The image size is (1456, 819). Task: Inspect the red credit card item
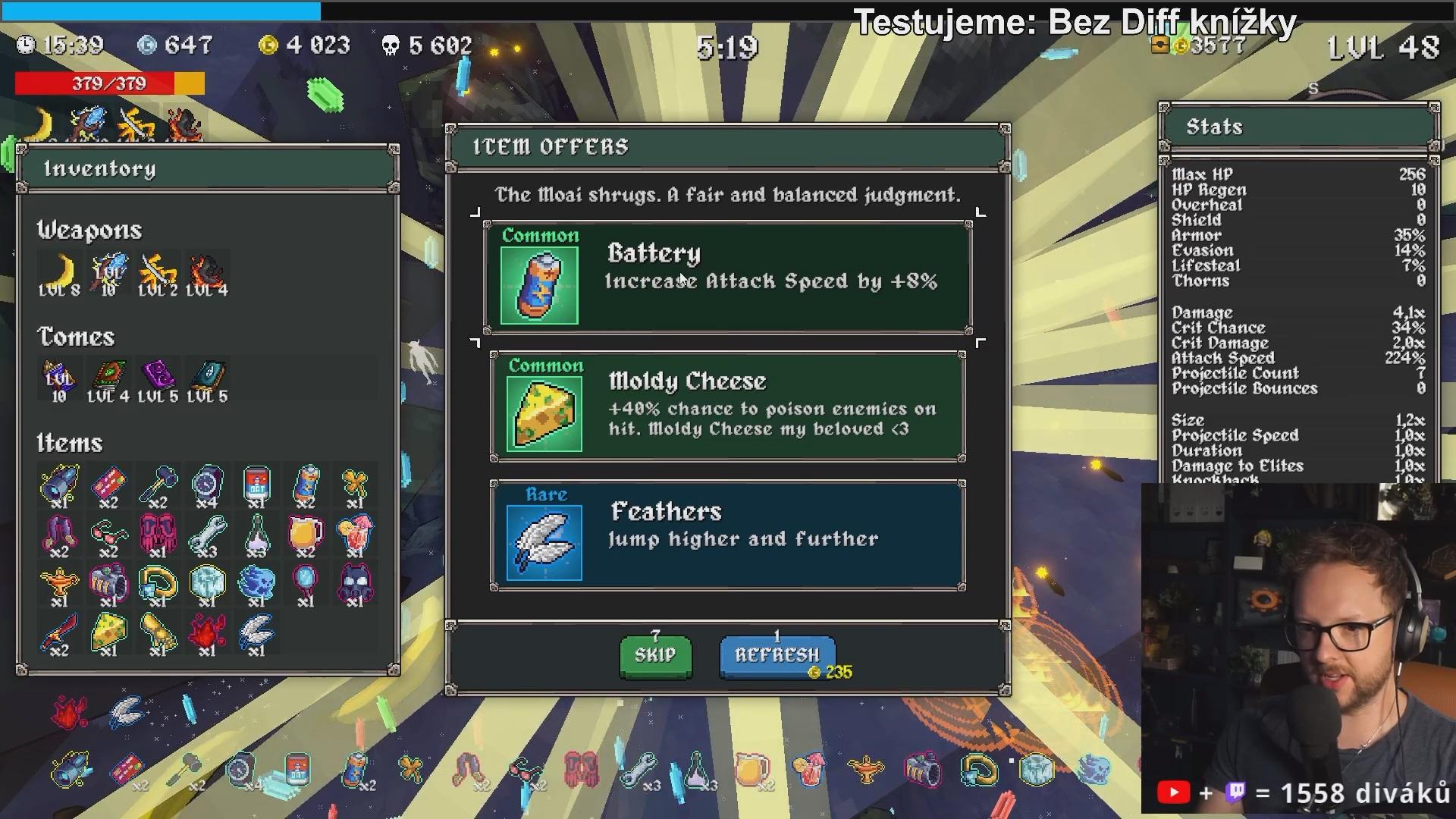coord(108,485)
